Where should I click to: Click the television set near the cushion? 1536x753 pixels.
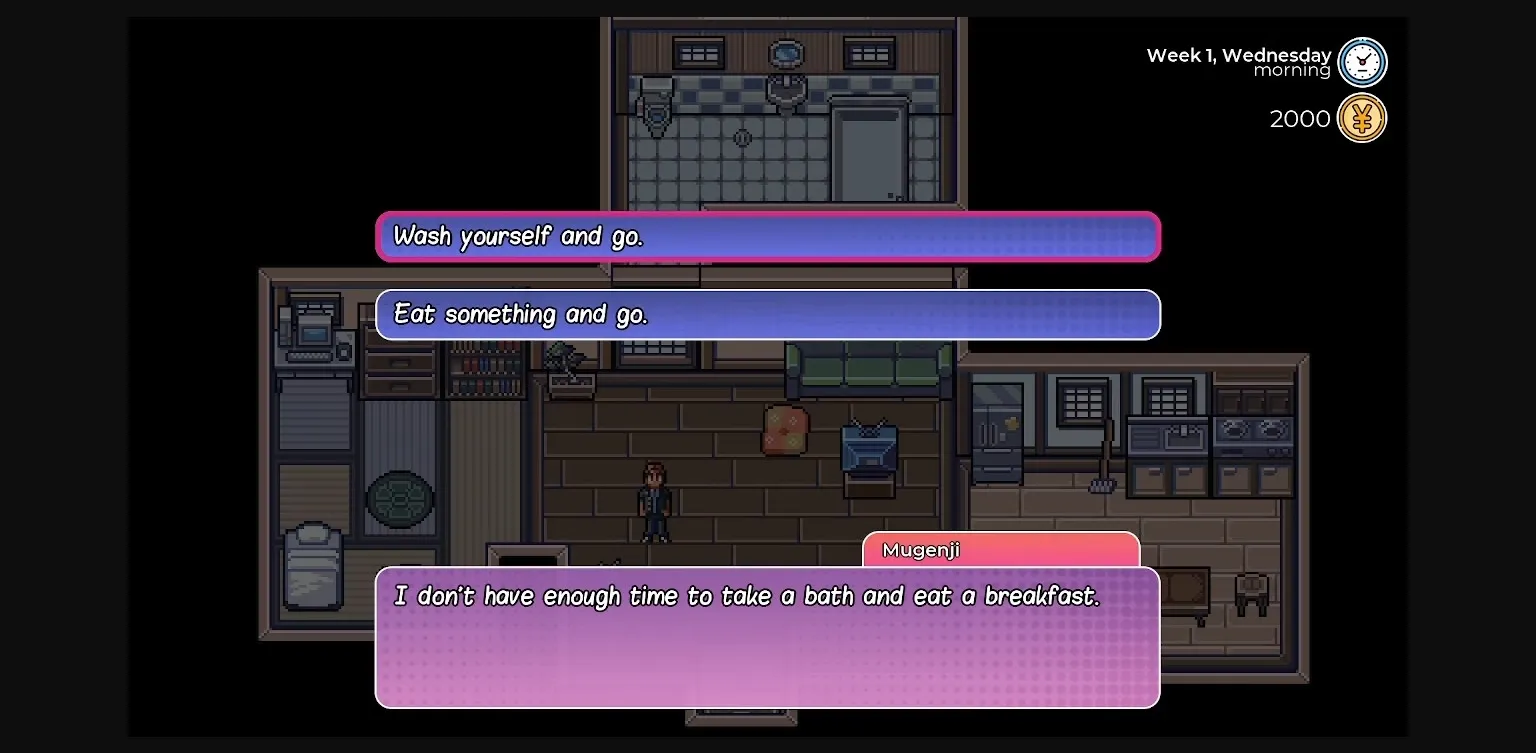click(867, 447)
